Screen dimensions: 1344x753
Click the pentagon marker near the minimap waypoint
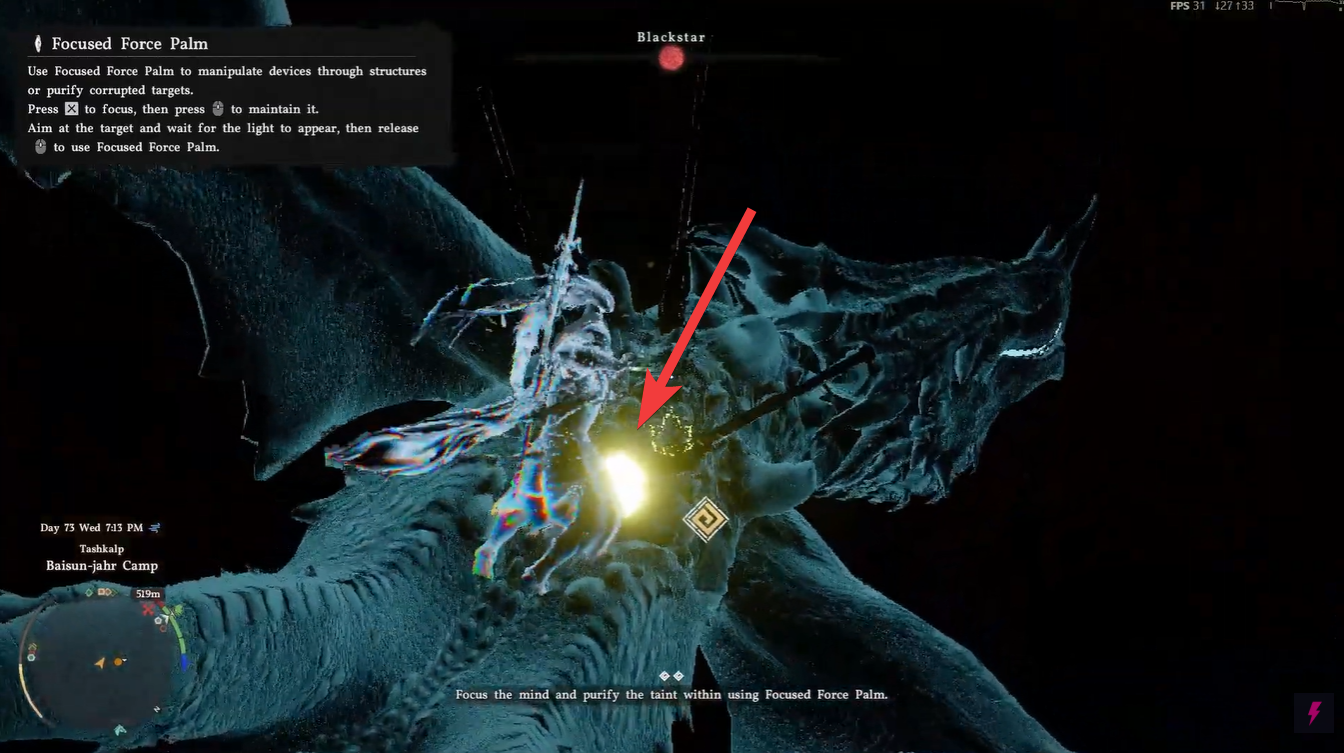[158, 621]
